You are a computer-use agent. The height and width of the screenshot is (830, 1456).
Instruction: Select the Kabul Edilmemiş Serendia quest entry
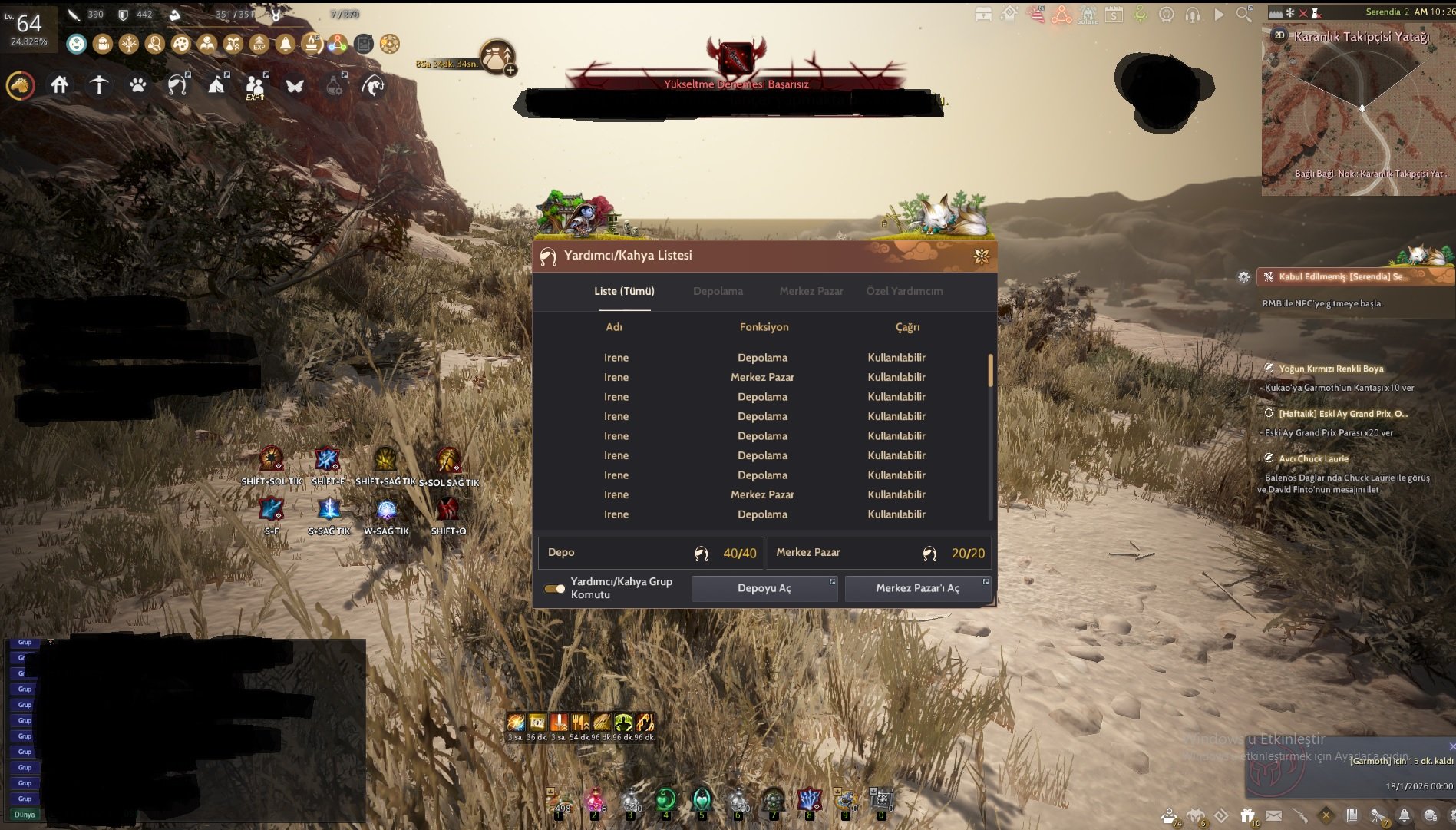click(1343, 276)
